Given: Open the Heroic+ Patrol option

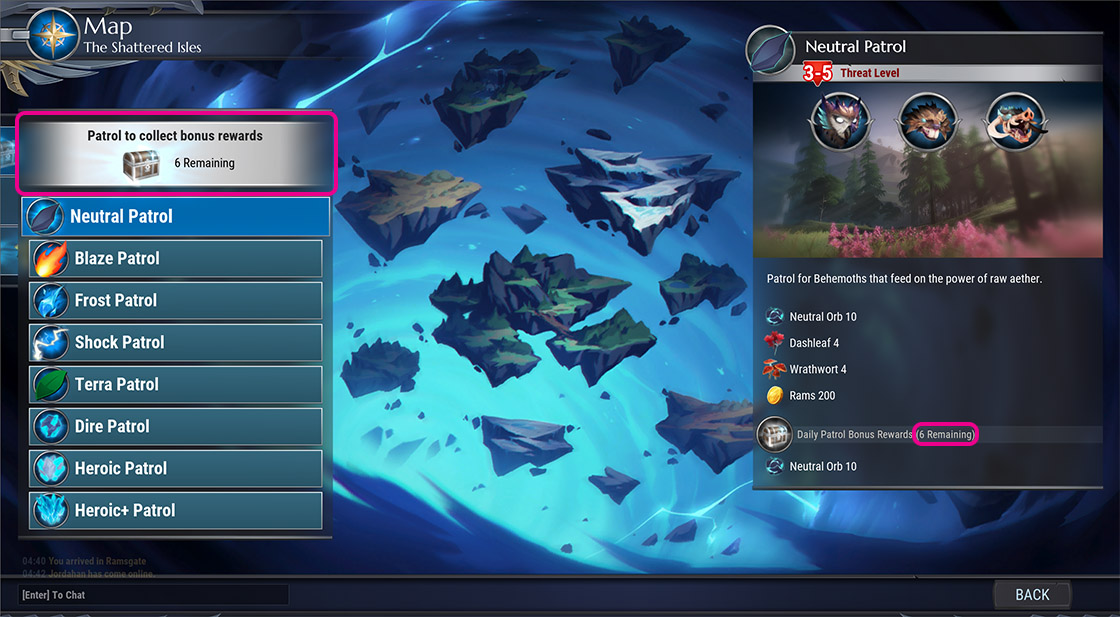Looking at the screenshot, I should [176, 510].
